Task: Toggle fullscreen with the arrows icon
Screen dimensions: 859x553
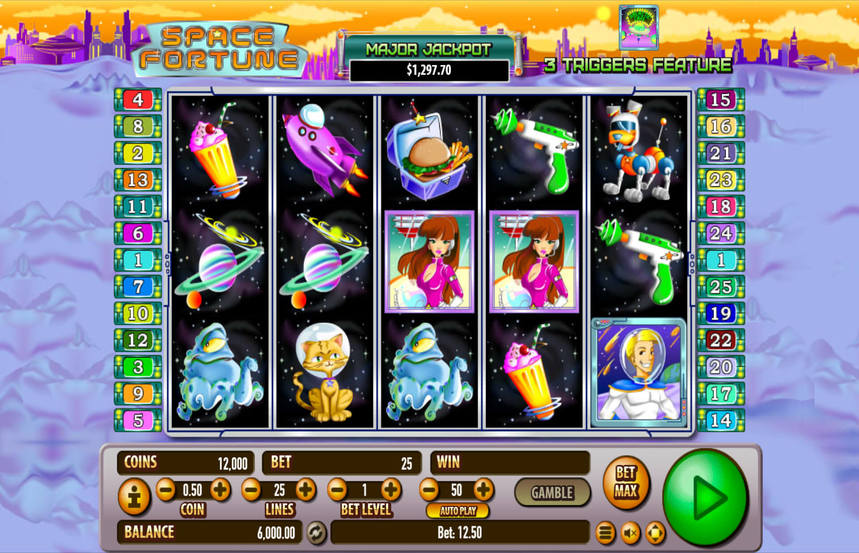Action: point(655,532)
